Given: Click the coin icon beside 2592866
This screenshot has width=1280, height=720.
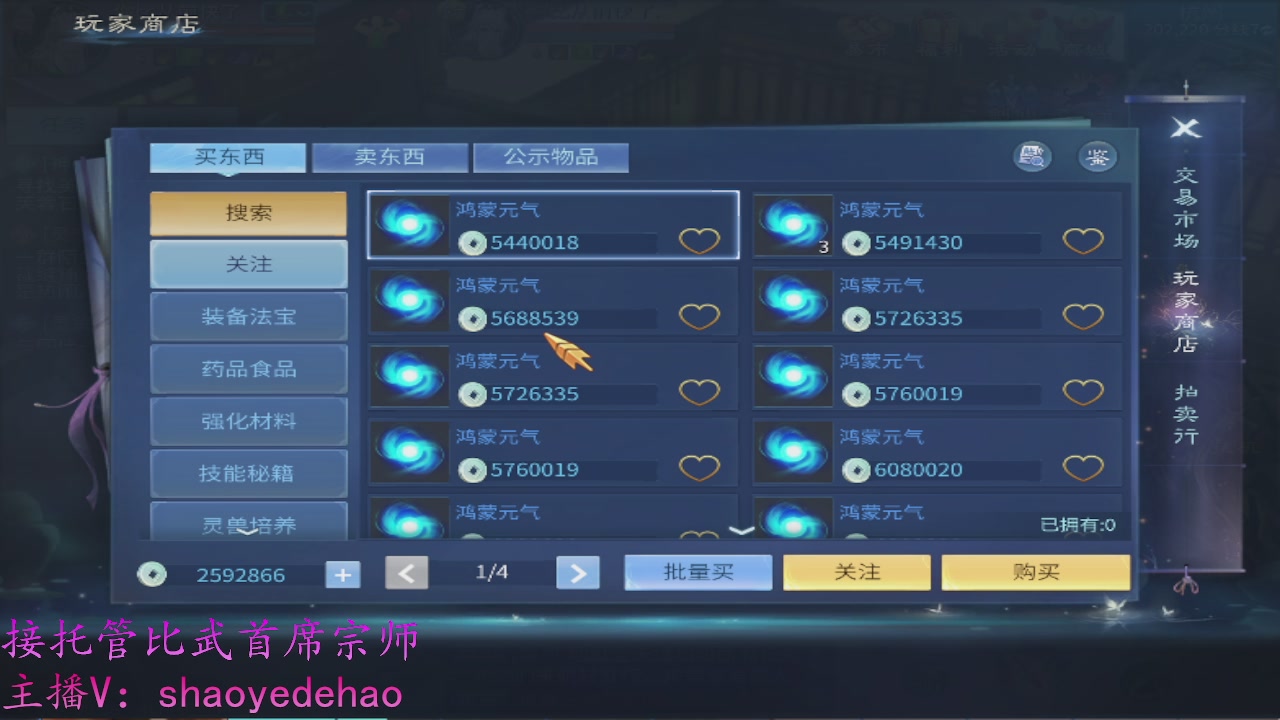Looking at the screenshot, I should [152, 574].
